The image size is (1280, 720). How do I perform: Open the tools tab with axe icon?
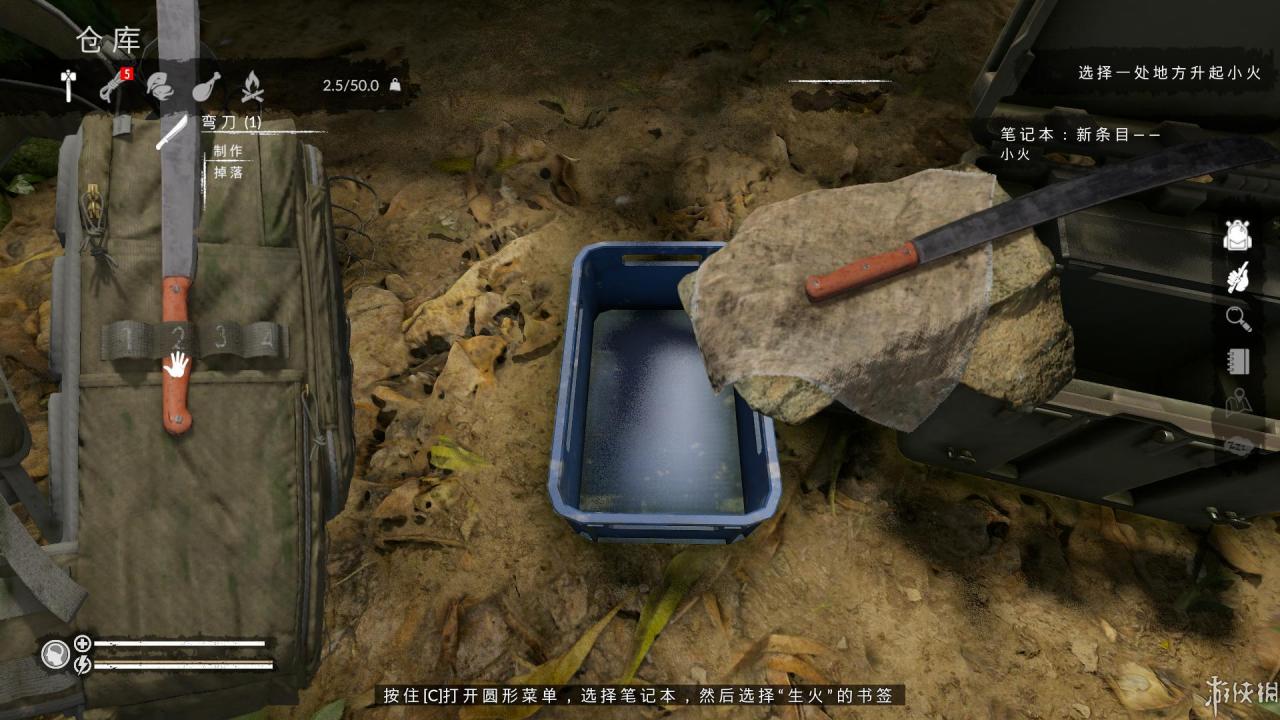pos(68,87)
